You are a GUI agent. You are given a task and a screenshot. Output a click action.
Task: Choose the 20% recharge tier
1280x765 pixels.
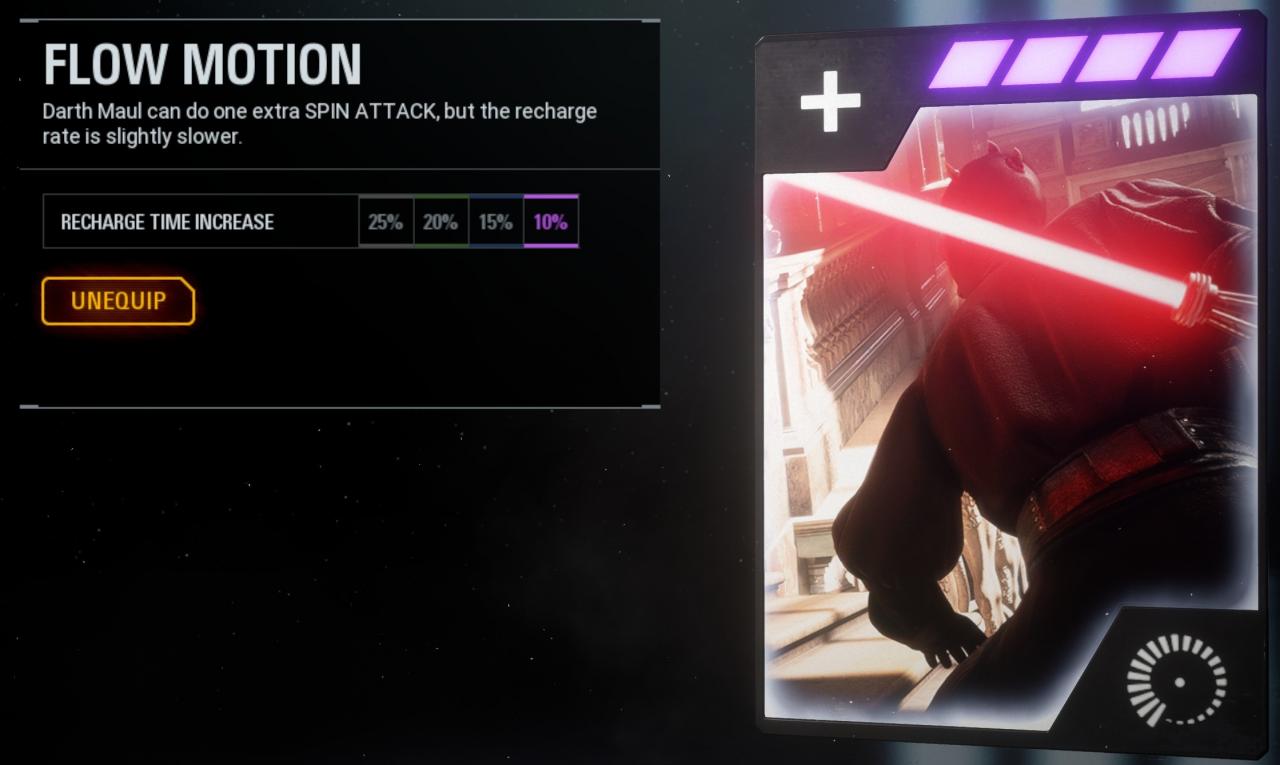[440, 222]
